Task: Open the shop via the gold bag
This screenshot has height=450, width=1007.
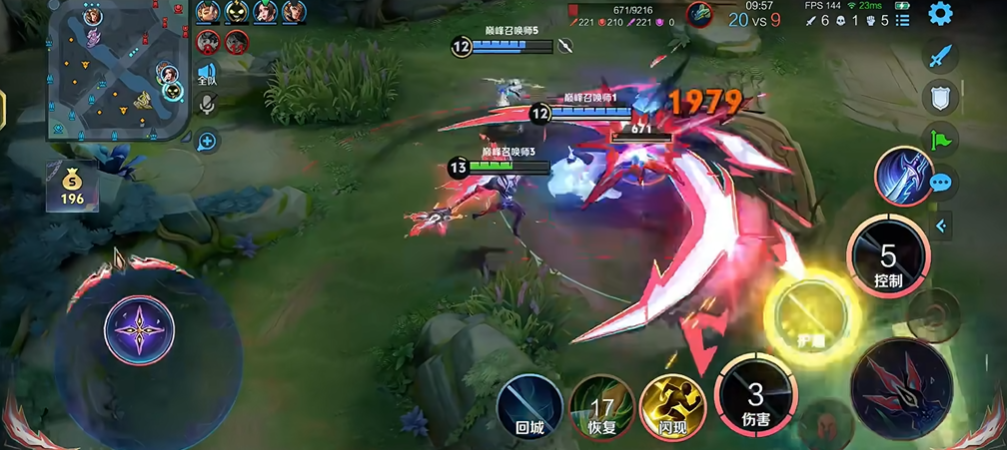Action: (71, 185)
